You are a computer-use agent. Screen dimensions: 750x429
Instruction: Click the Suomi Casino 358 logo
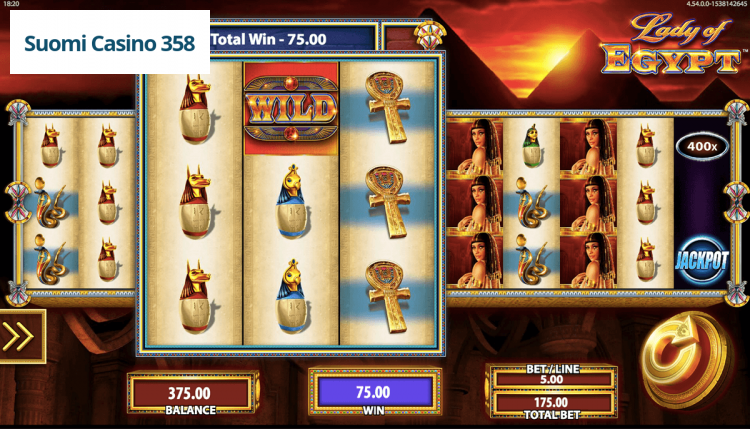pyautogui.click(x=110, y=44)
